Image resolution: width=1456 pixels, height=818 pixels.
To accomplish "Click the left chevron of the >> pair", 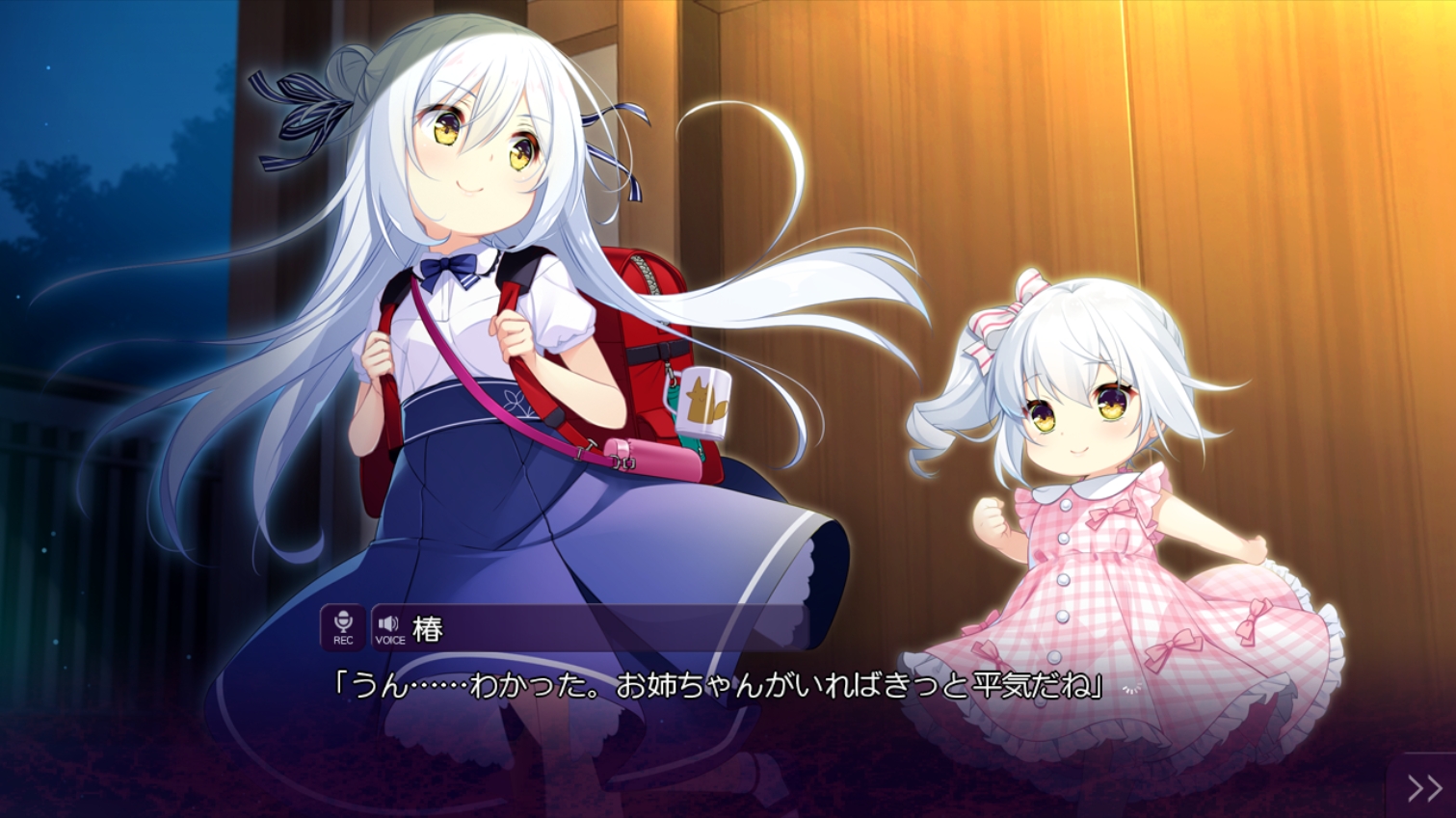I will (x=1416, y=788).
